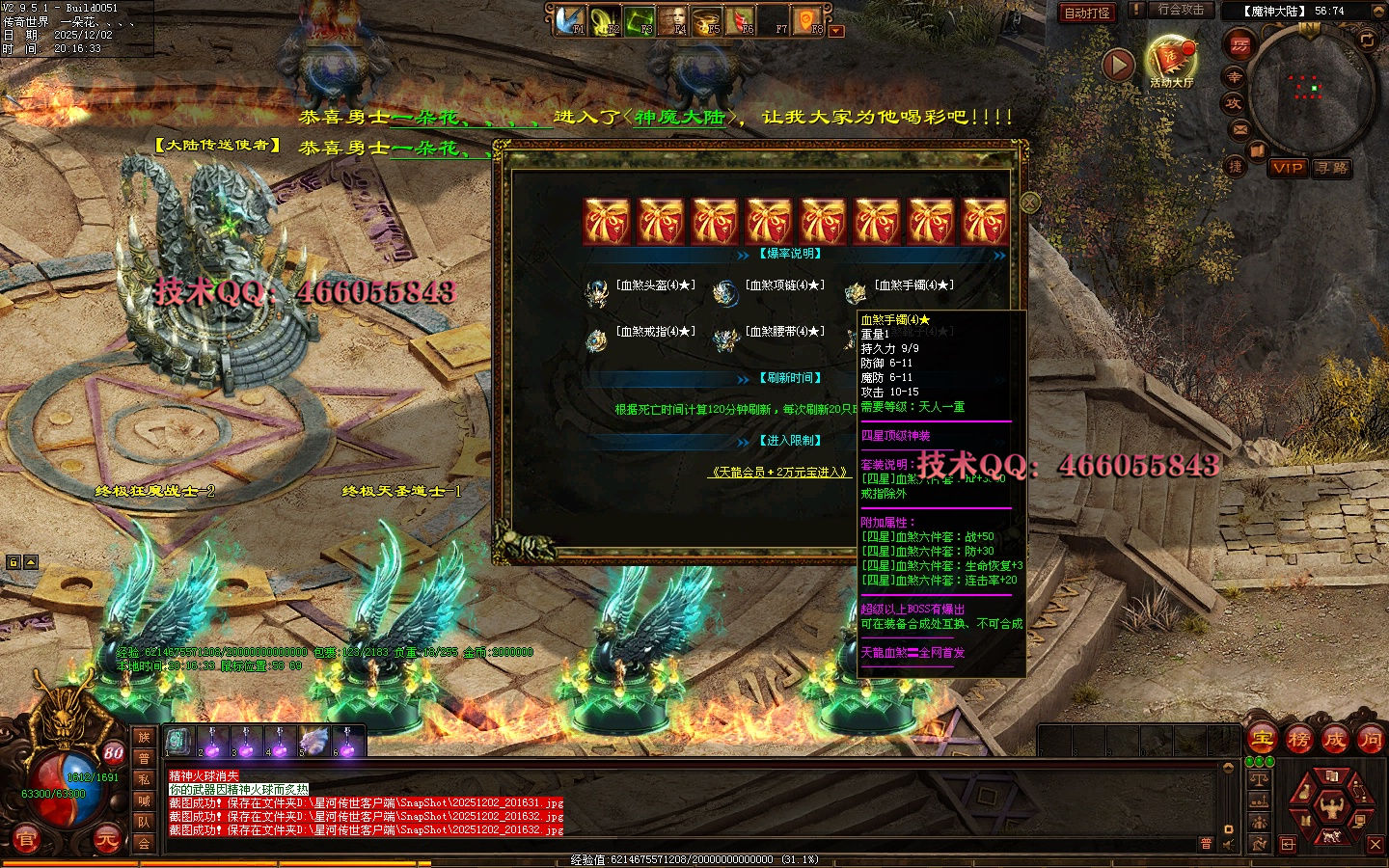Click the 天龍会员+2万元宝进入 entry link

pos(779,473)
